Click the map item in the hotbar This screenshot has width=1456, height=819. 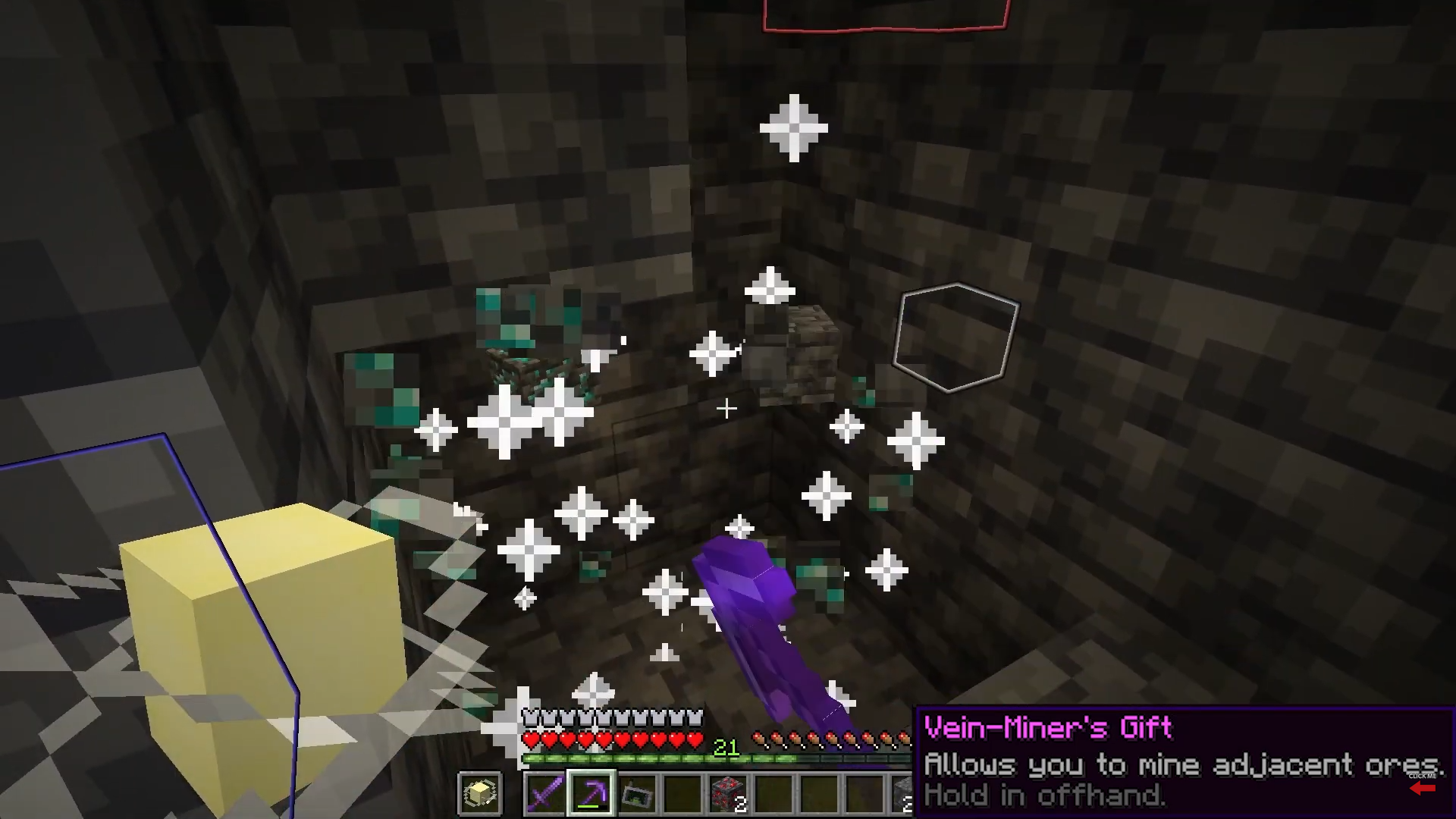point(637,792)
